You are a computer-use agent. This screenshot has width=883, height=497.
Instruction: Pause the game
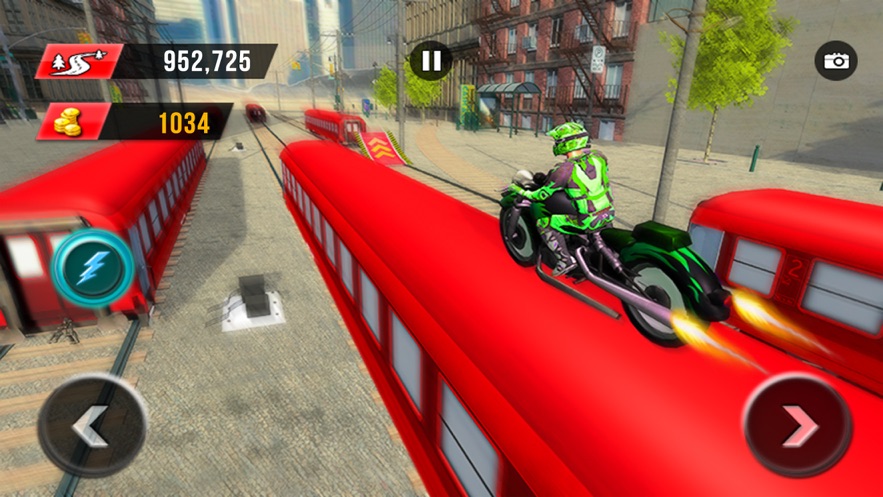pyautogui.click(x=431, y=62)
